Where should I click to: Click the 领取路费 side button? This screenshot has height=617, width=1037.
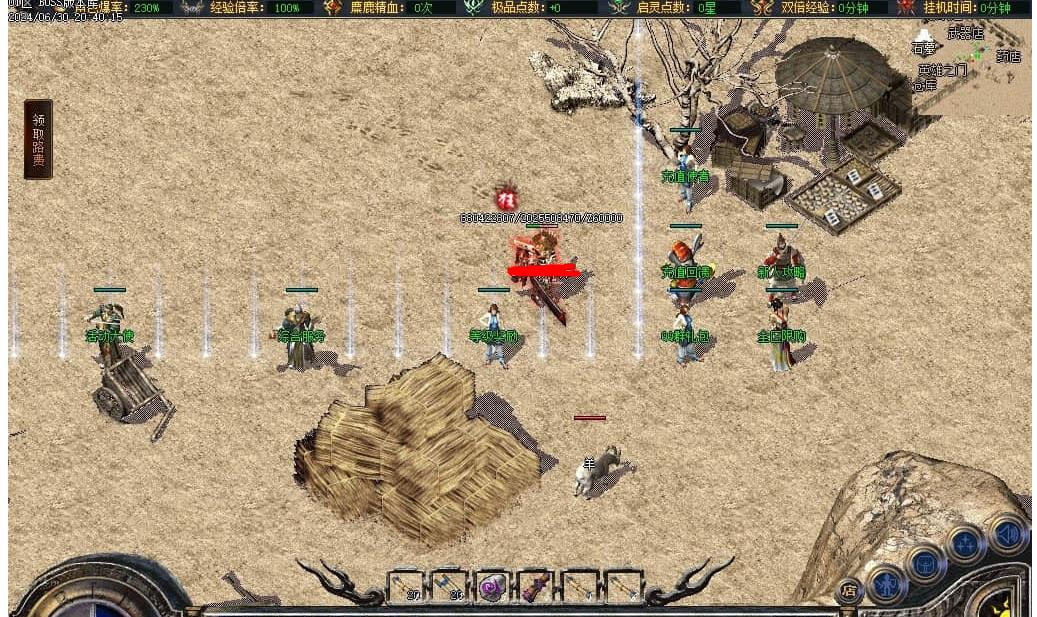(x=38, y=139)
